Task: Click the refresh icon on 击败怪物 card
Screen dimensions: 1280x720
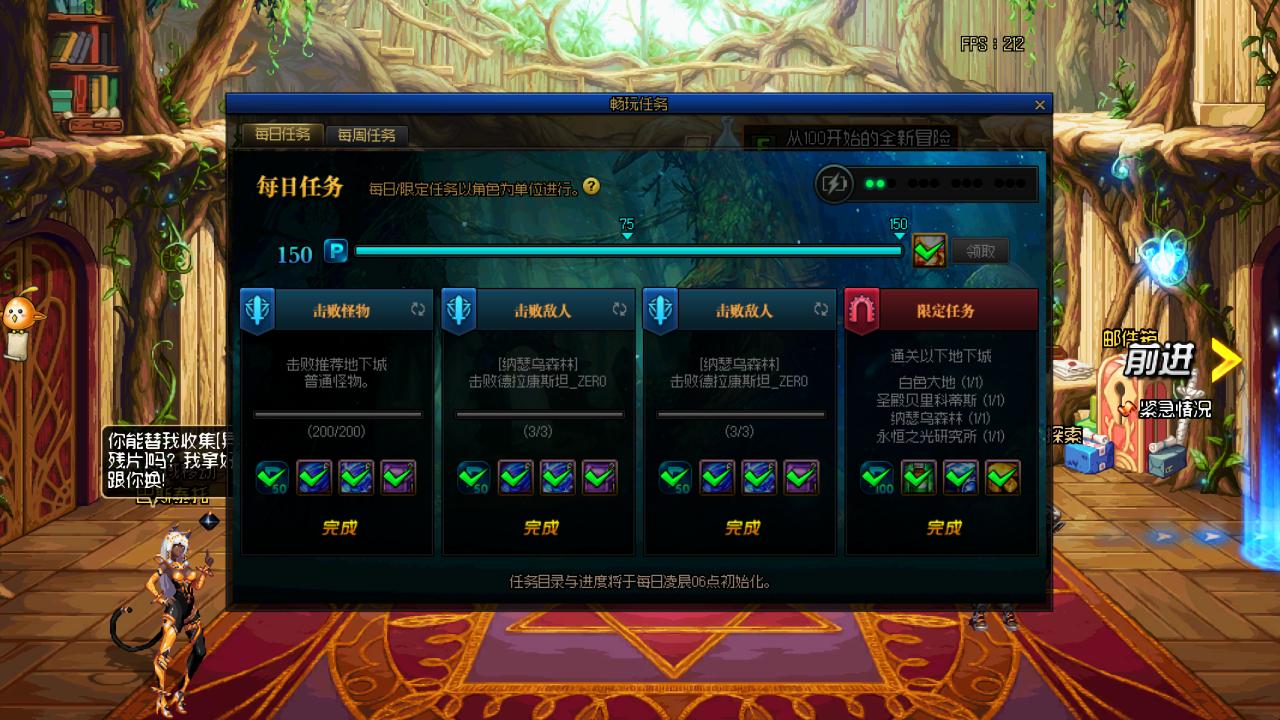Action: coord(420,310)
